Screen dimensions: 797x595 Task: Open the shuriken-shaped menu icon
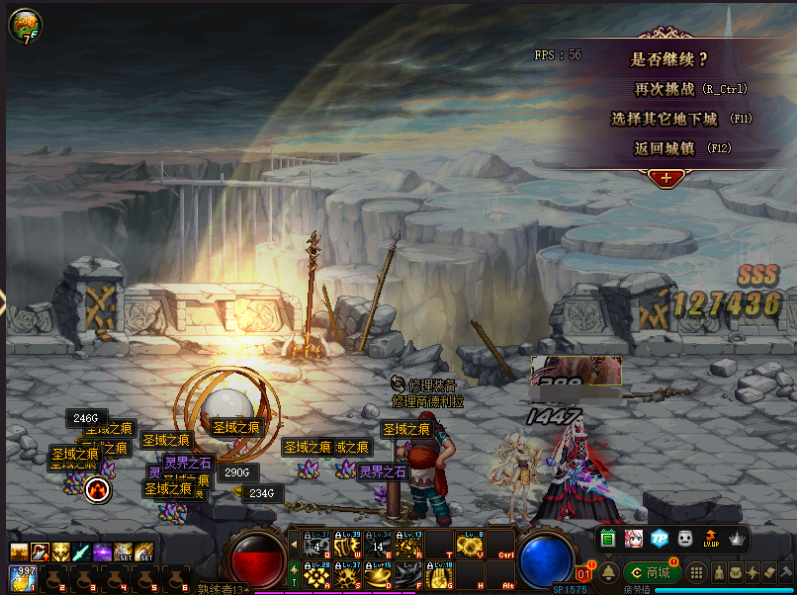click(x=751, y=572)
